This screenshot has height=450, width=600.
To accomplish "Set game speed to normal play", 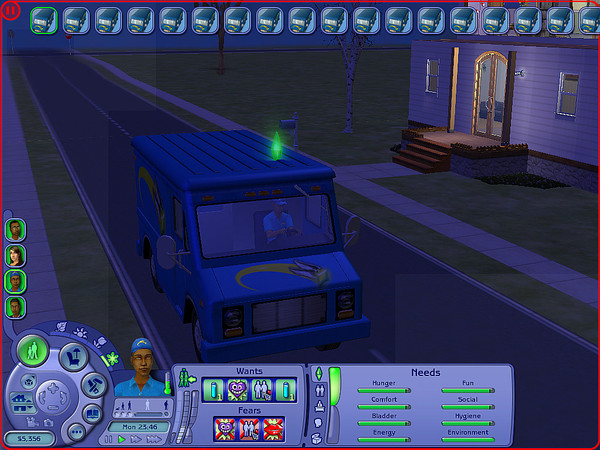I will pyautogui.click(x=123, y=438).
